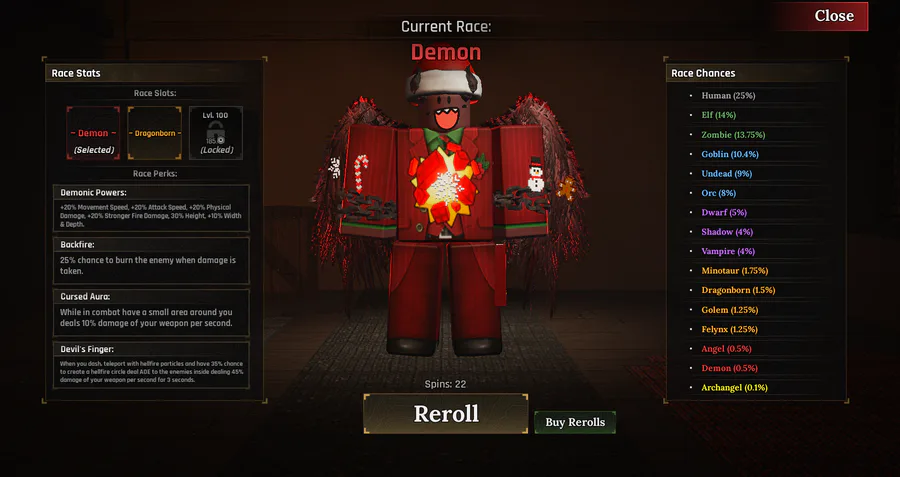Image resolution: width=900 pixels, height=477 pixels.
Task: Choose Vampire in the Race Chances list
Action: [728, 251]
